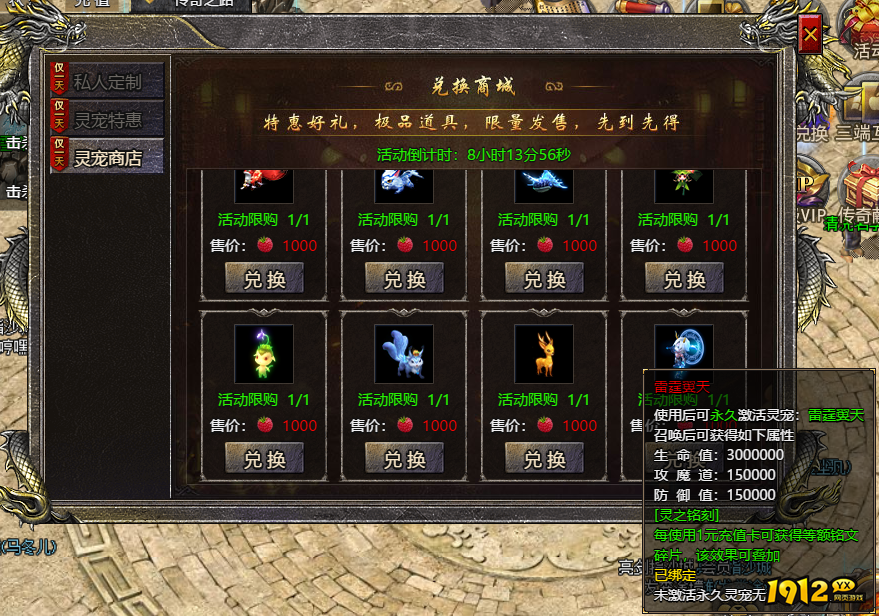
Task: Select the 灵宠商店 tab
Action: click(x=107, y=157)
